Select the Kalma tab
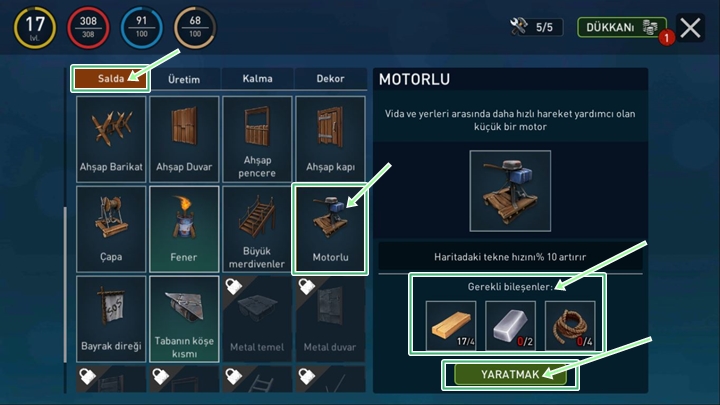The width and height of the screenshot is (720, 405). pos(258,79)
